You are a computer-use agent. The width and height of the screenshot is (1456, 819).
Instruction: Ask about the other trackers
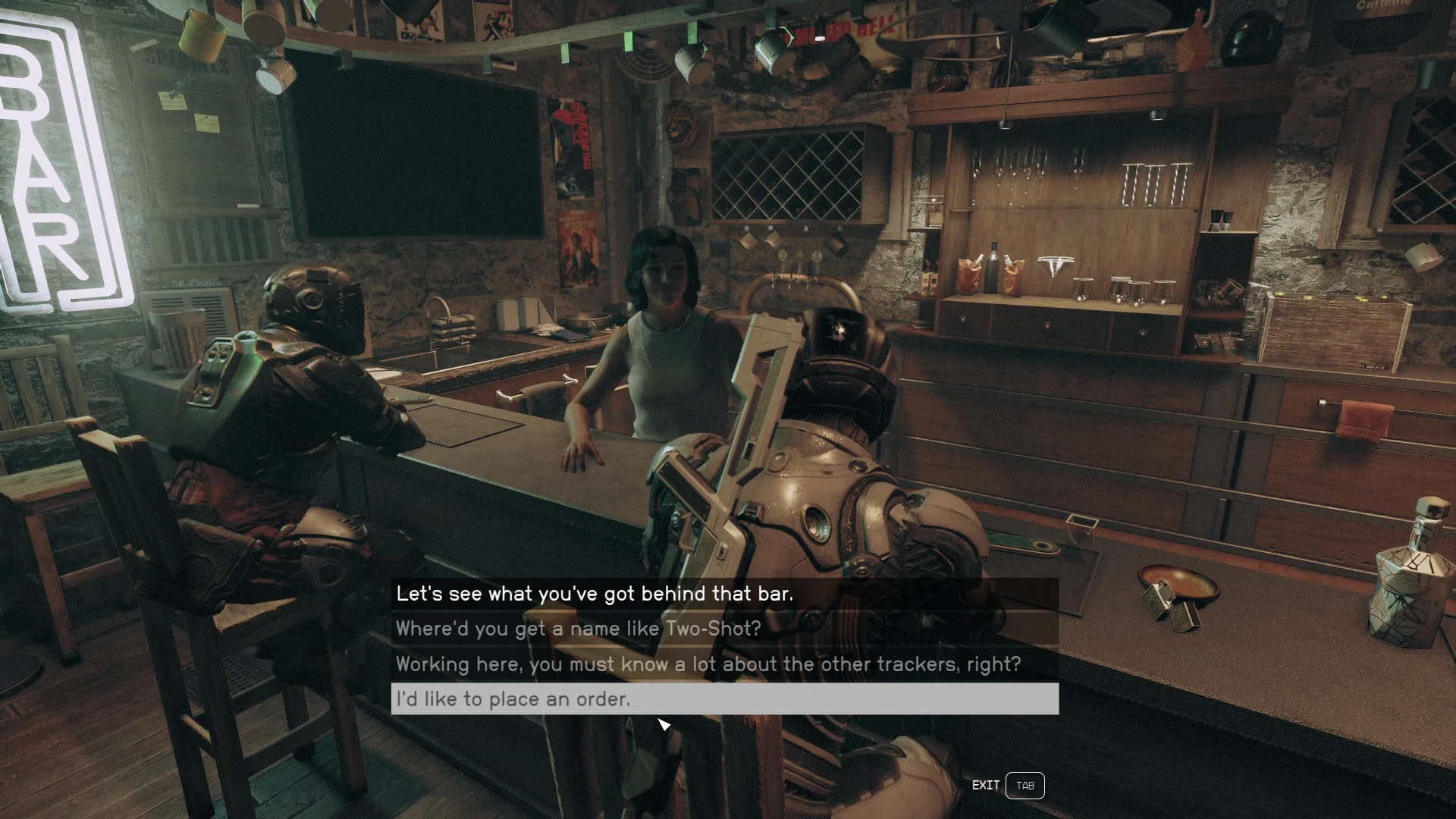coord(708,664)
